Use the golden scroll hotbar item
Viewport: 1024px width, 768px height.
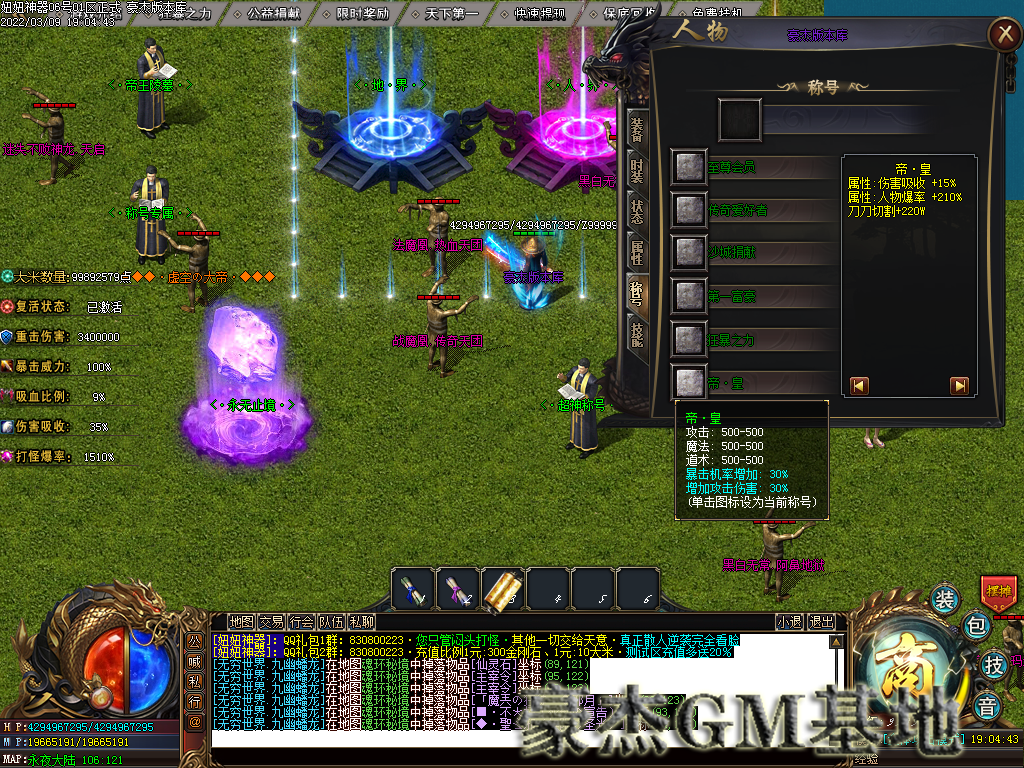[503, 590]
